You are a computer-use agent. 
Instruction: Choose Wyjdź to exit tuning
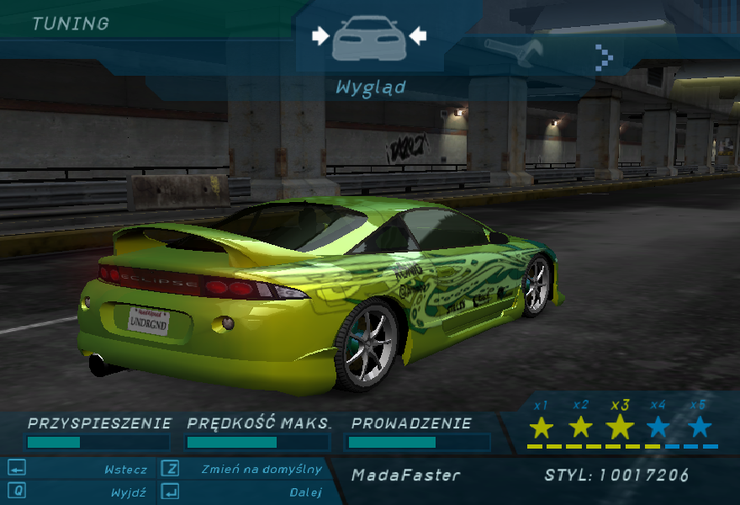(x=129, y=492)
